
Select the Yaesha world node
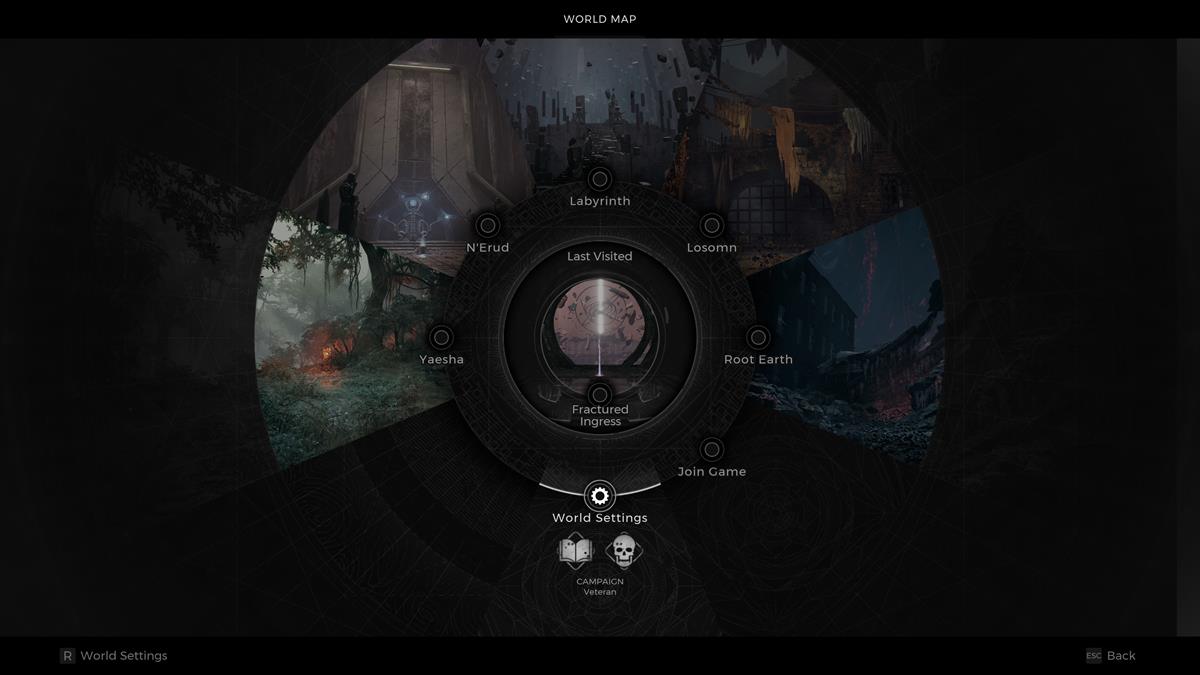coord(441,337)
